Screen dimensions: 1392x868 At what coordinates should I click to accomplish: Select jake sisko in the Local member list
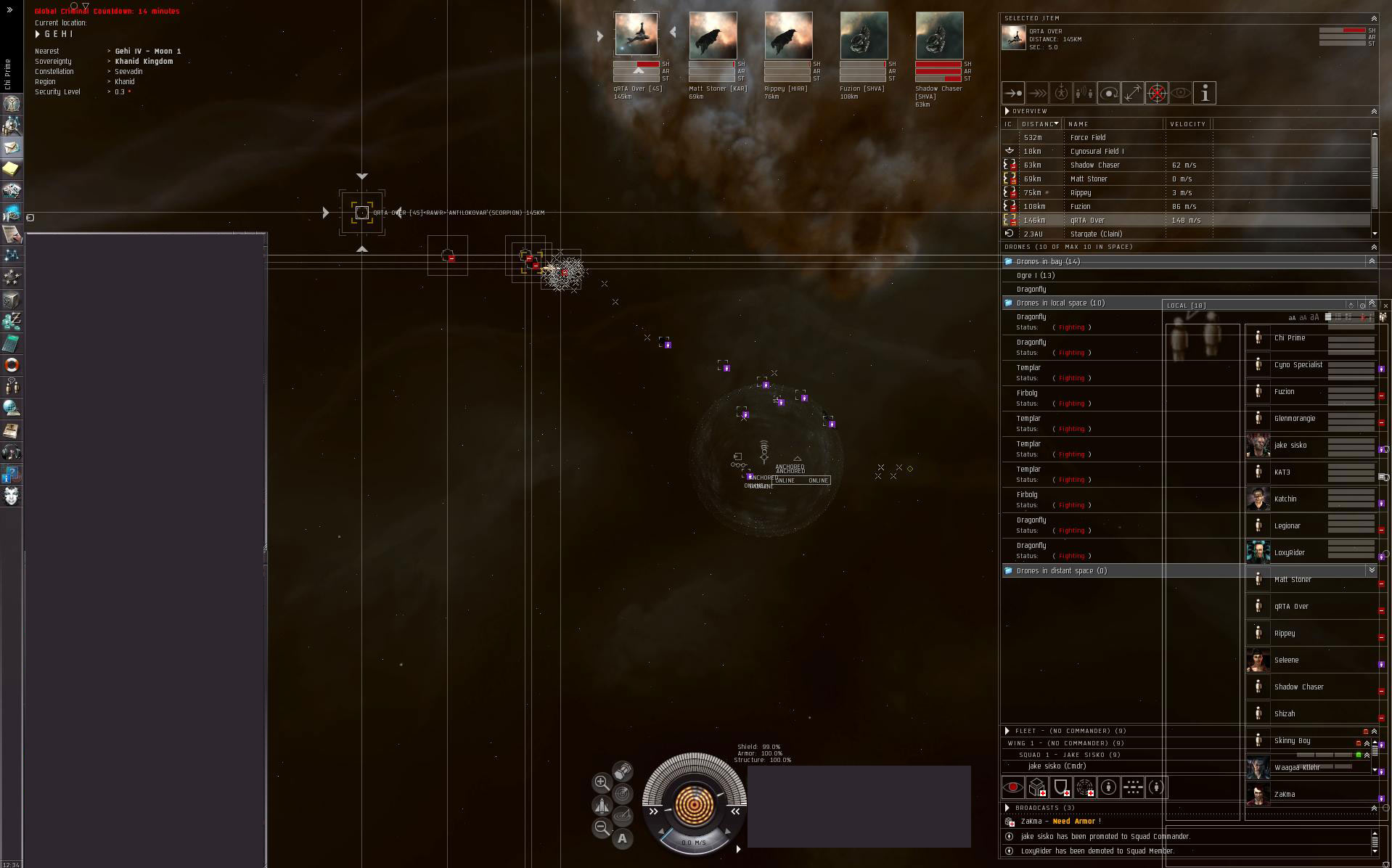1290,446
